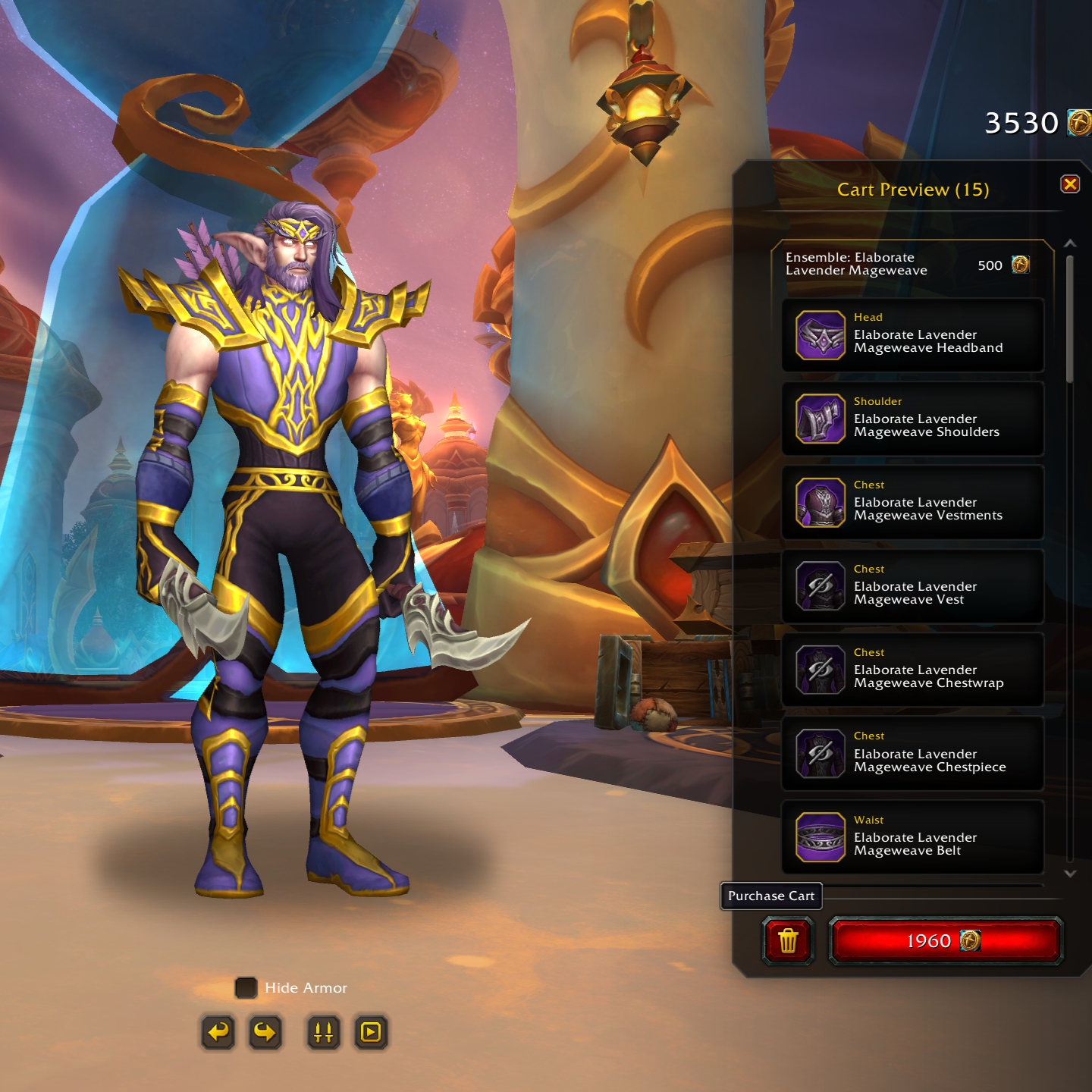Choose Elaborate Lavender Mageweave Vestments chest item

(912, 502)
